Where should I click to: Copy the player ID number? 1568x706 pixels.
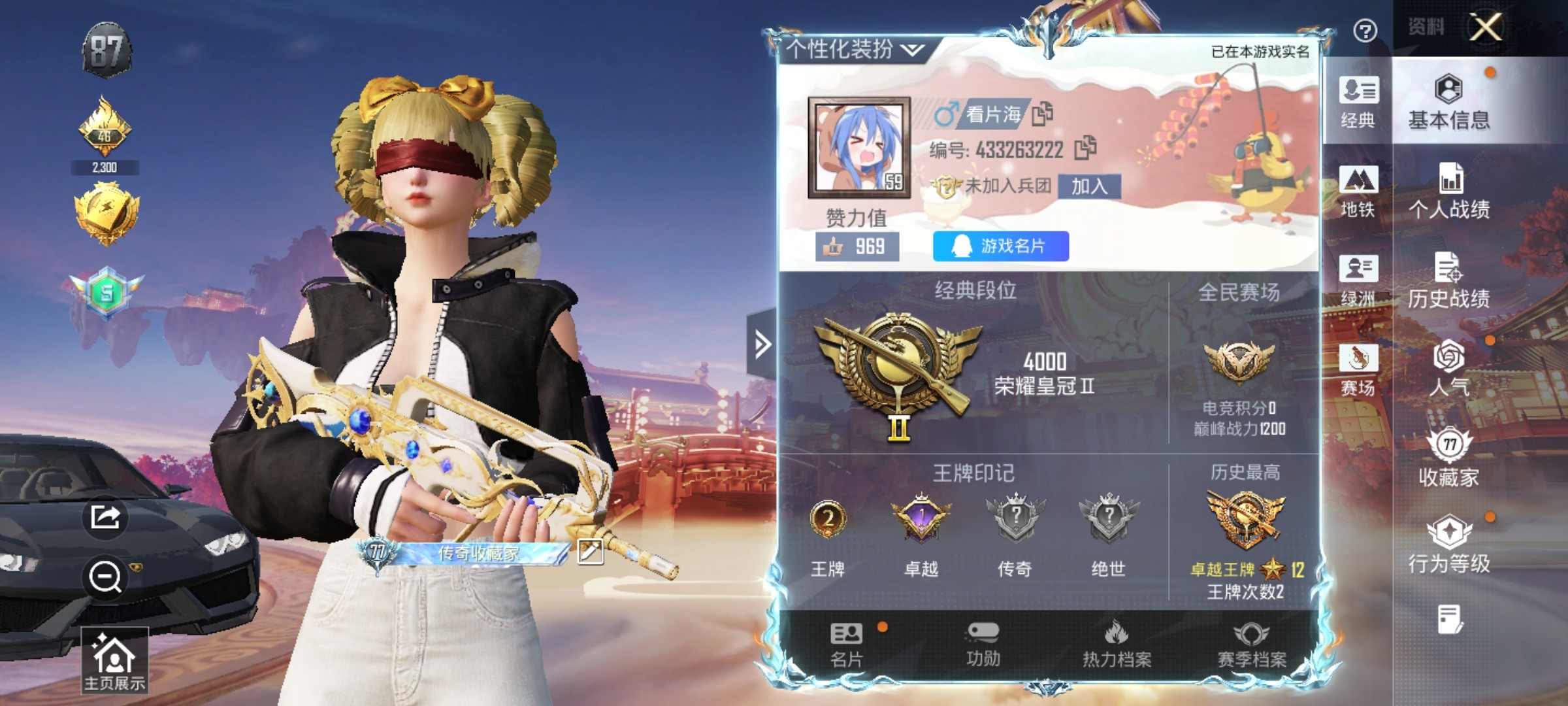[x=1085, y=148]
